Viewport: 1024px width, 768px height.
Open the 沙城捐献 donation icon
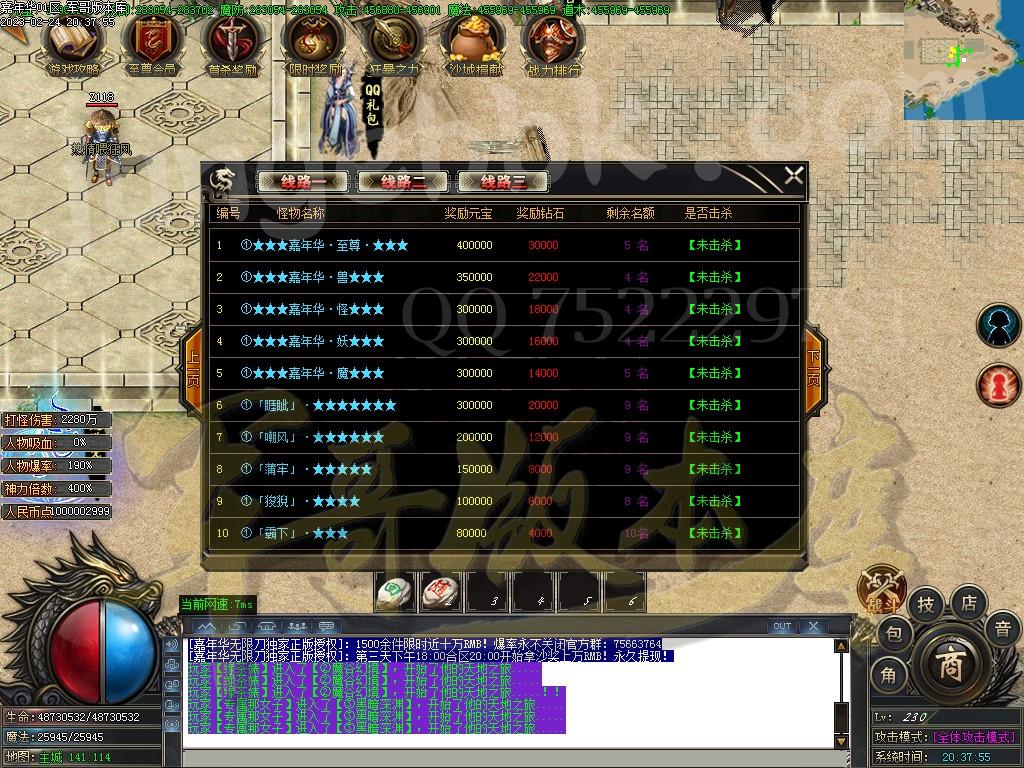(472, 45)
